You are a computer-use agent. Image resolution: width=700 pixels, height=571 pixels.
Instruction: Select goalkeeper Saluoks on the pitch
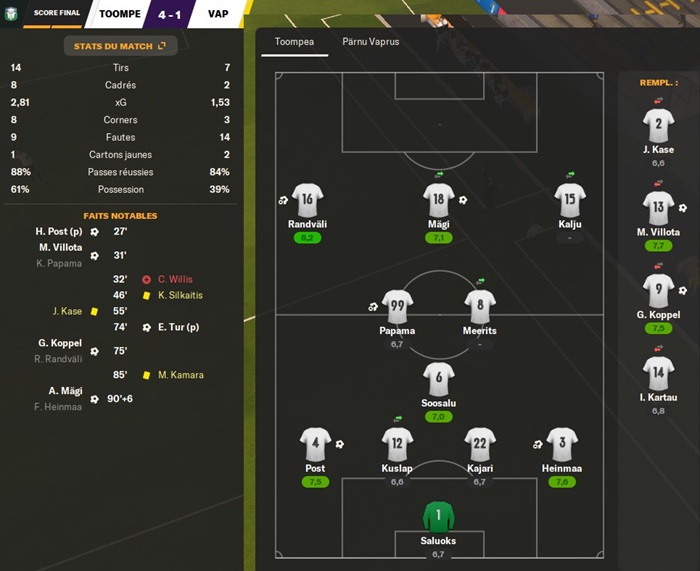[x=438, y=517]
